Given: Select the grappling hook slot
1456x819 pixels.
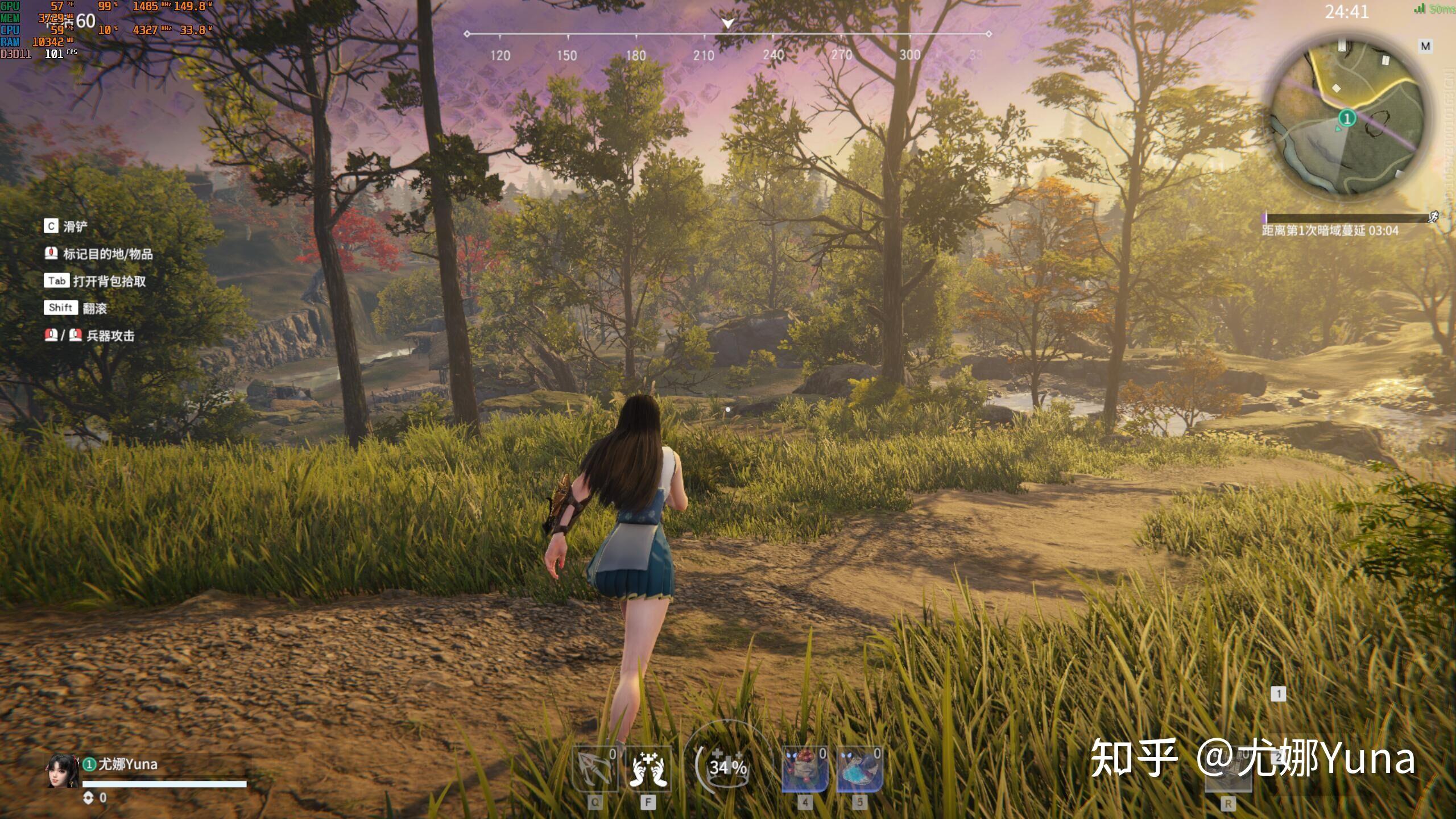Looking at the screenshot, I should click(x=595, y=769).
